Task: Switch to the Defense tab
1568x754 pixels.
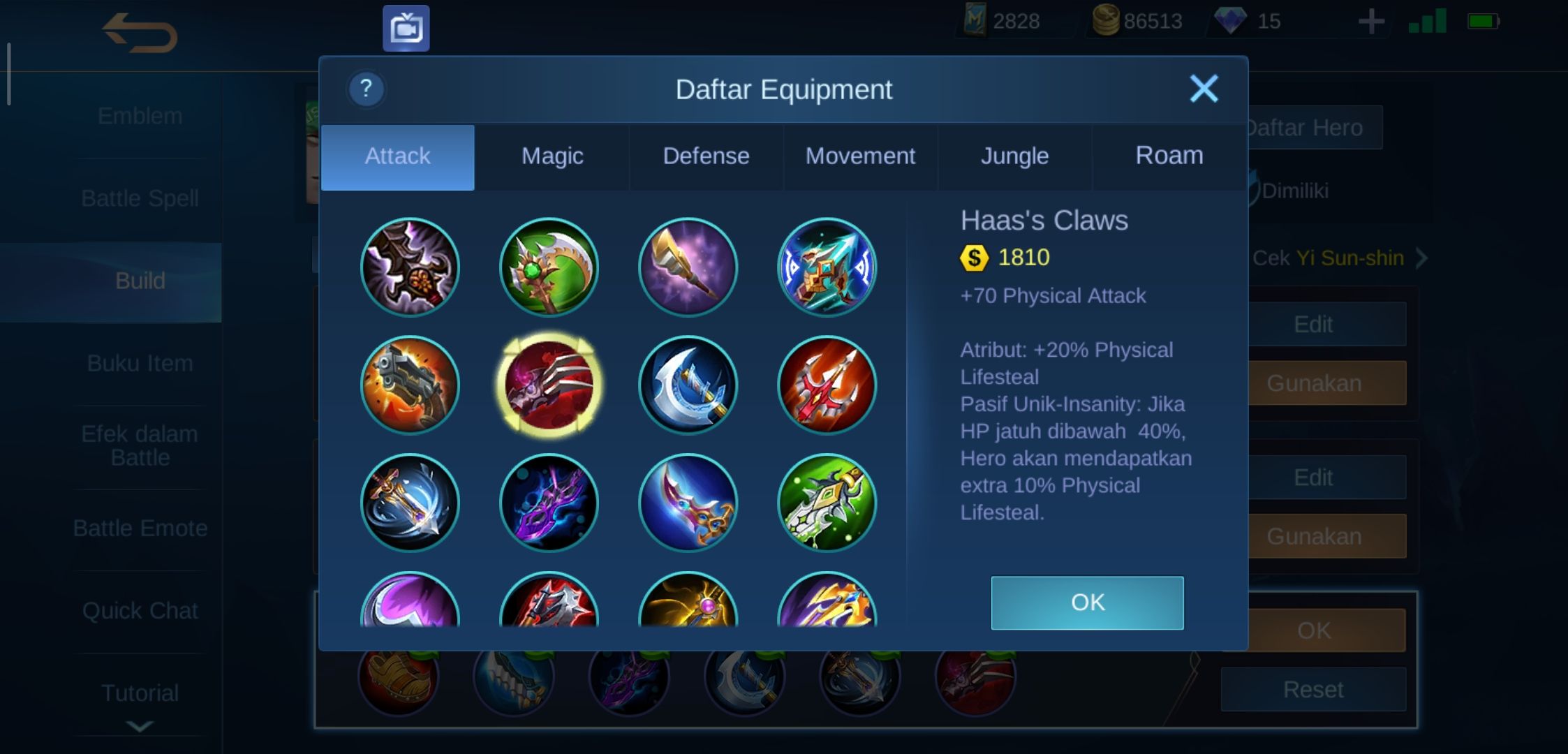Action: pyautogui.click(x=706, y=156)
